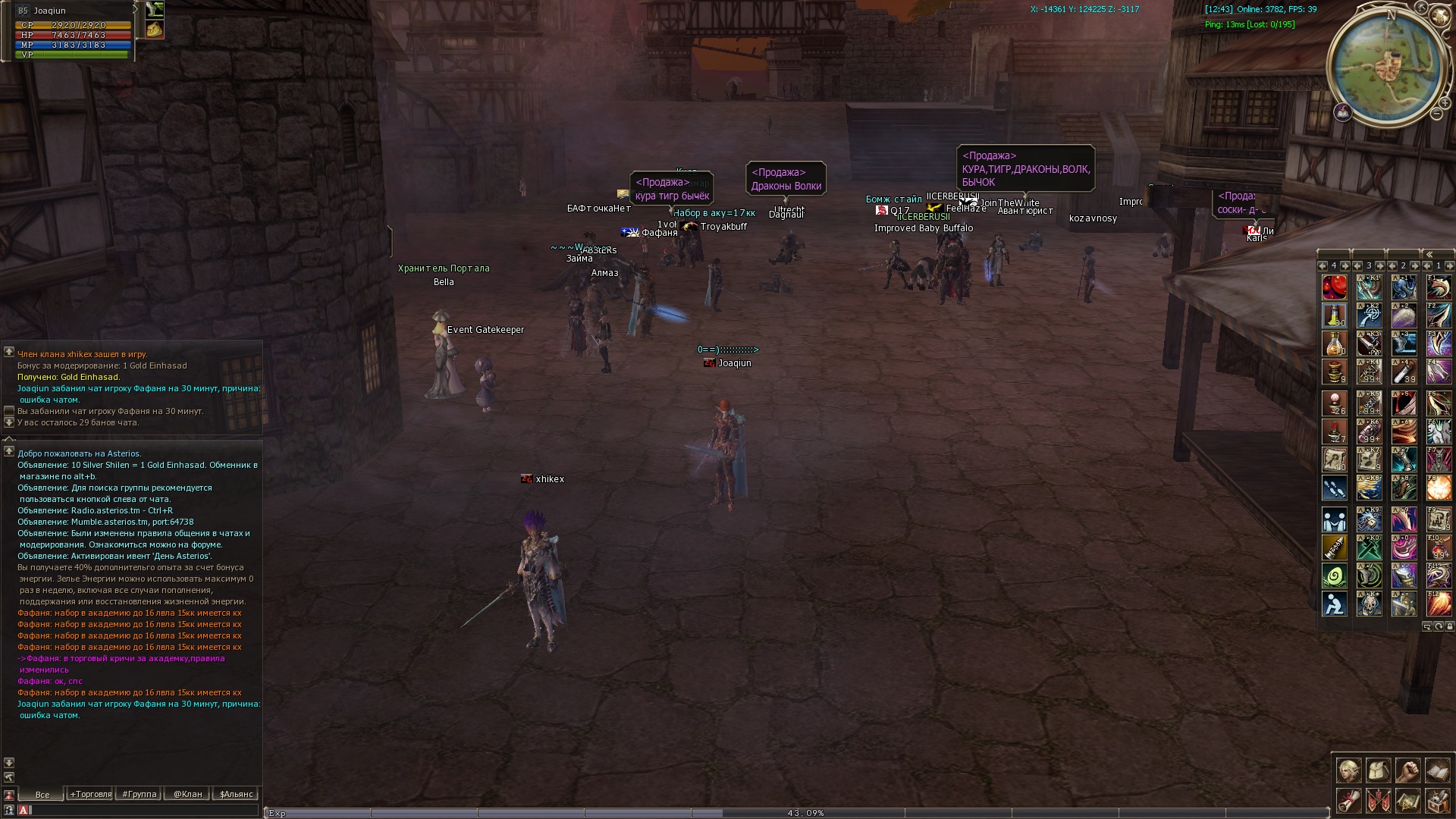The height and width of the screenshot is (819, 1456).
Task: Switch to the +Торговля chat tab
Action: click(x=90, y=794)
